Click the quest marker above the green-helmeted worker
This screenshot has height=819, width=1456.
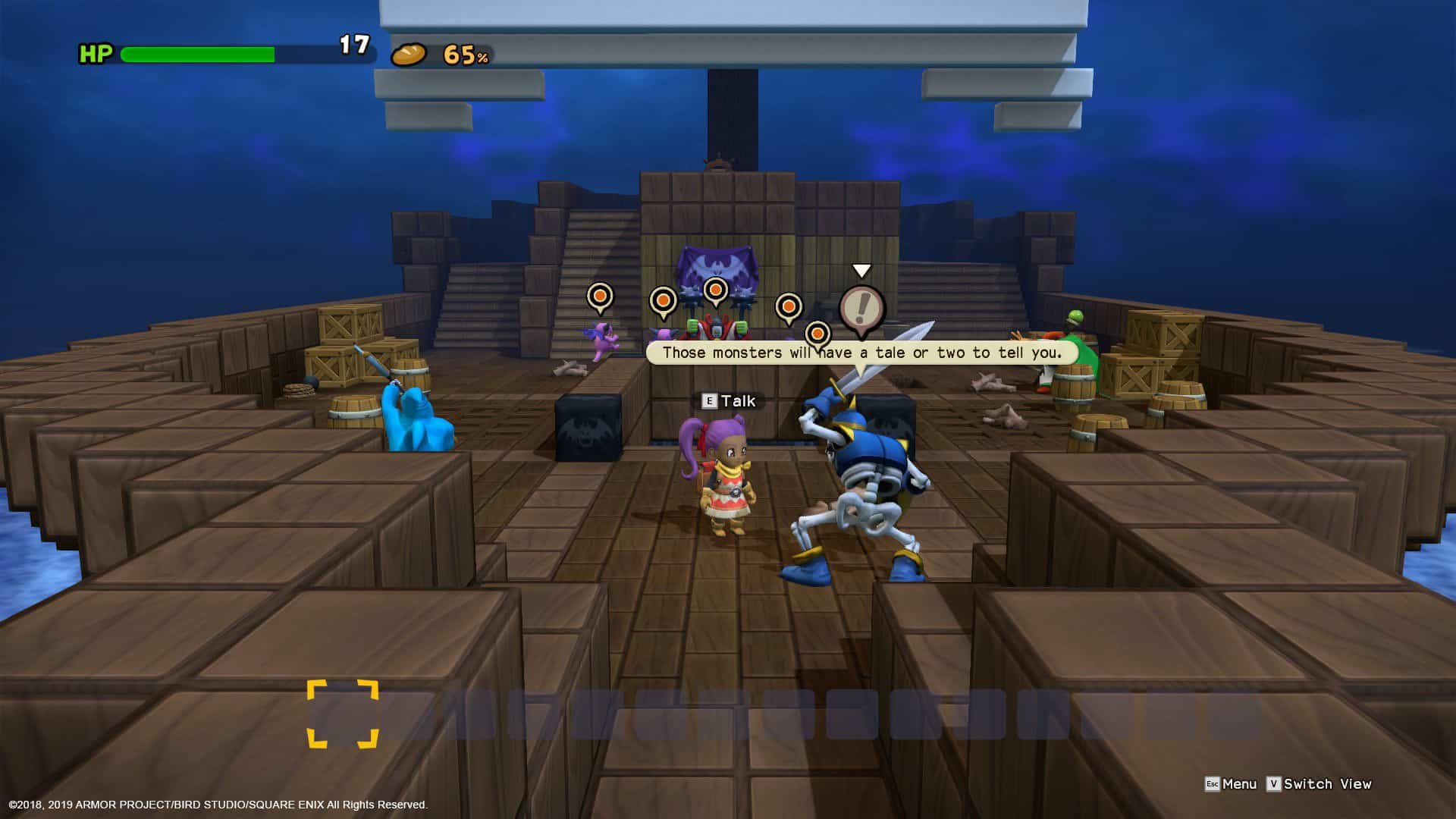[x=789, y=307]
